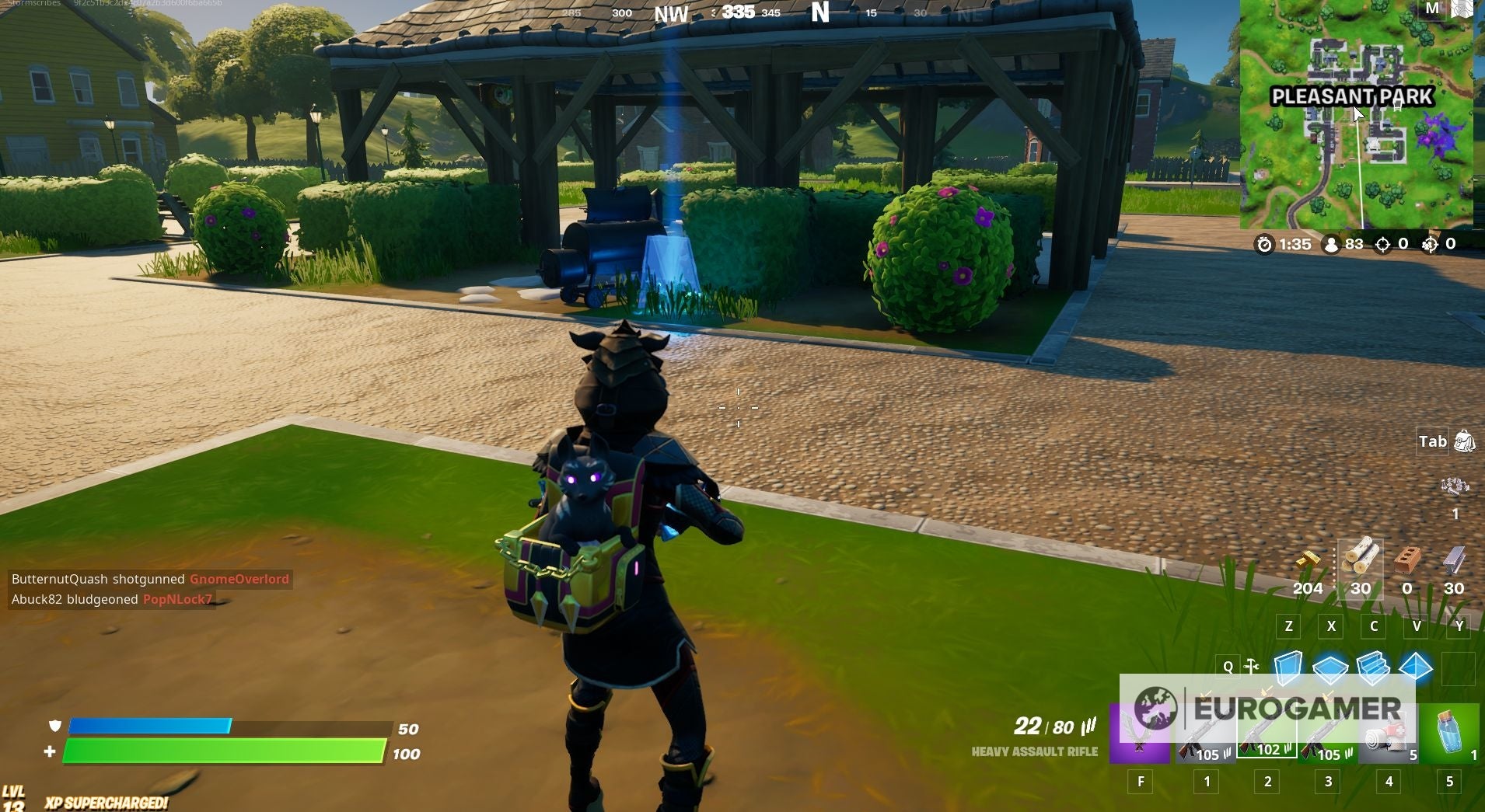Click the match timer icon showing 1:35
The width and height of the screenshot is (1485, 812).
point(1265,245)
